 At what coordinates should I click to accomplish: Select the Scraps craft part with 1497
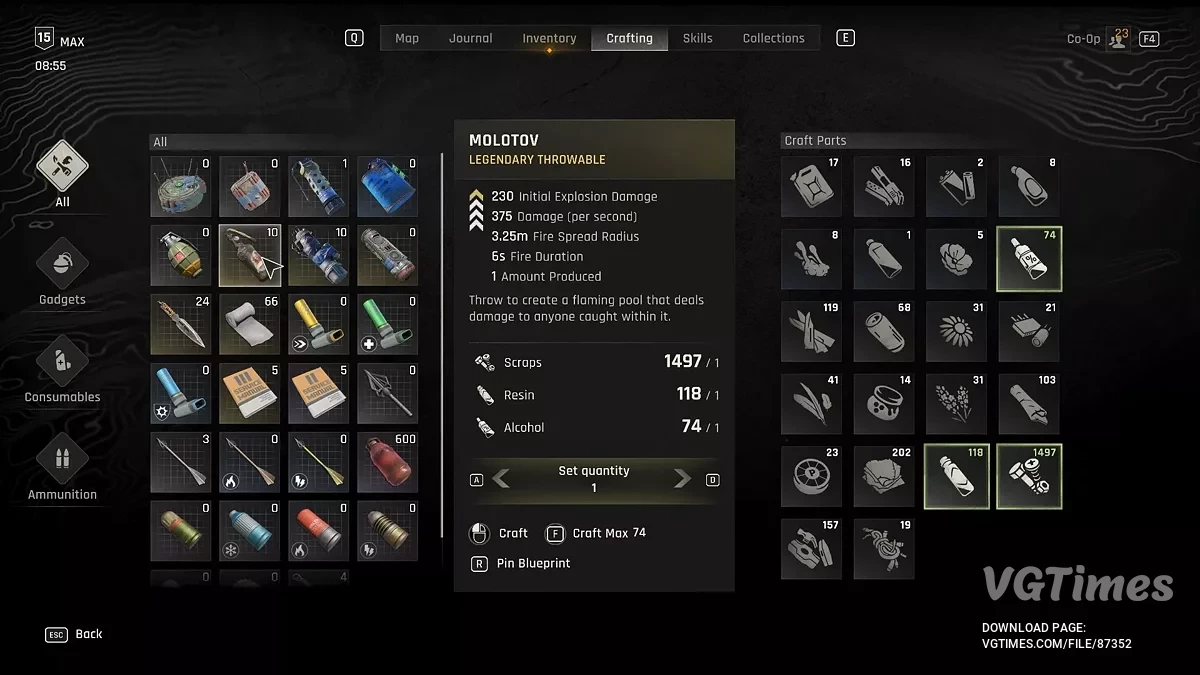pos(1029,476)
